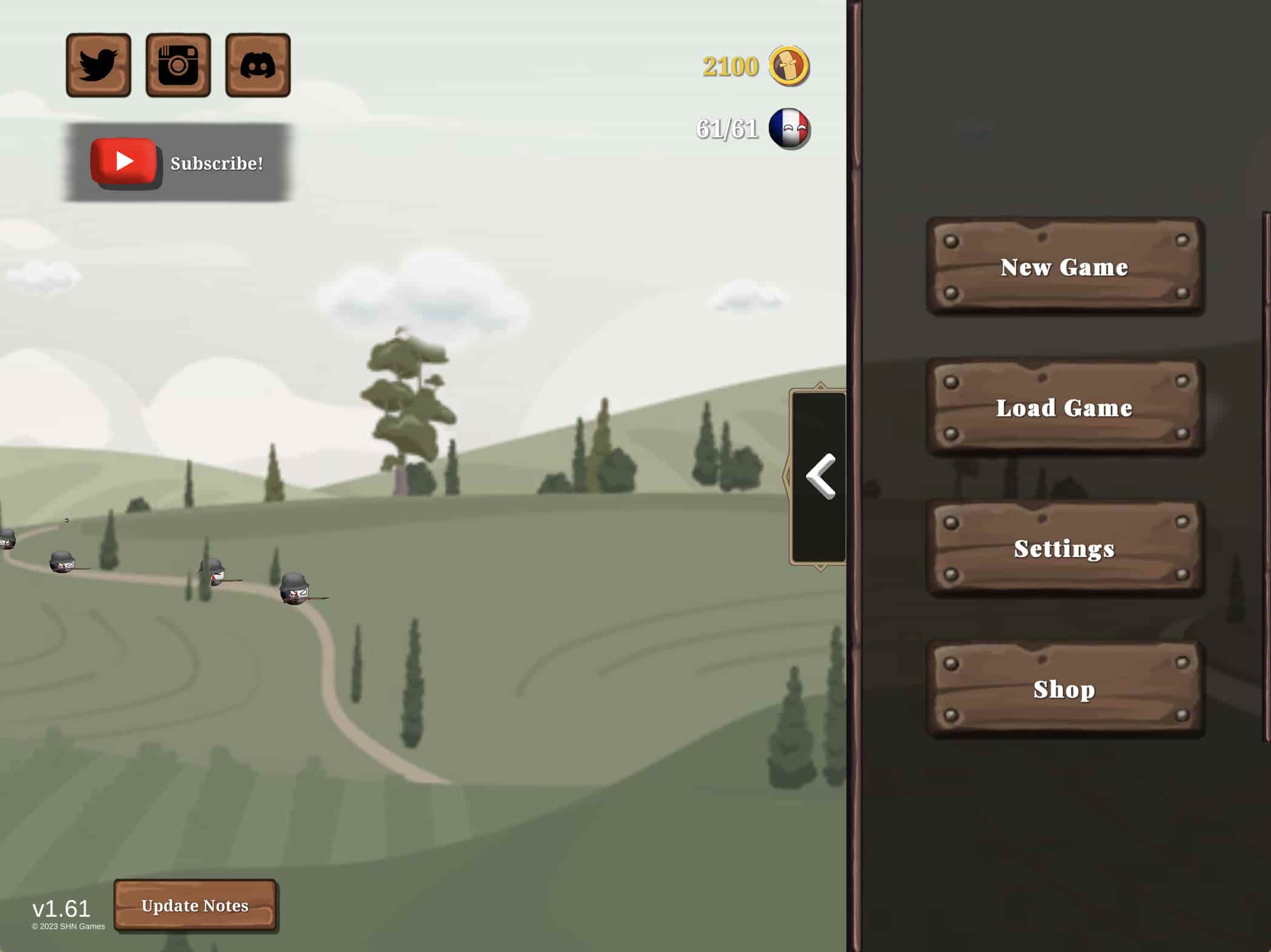Open the Instagram camera link
Viewport: 1271px width, 952px height.
178,65
